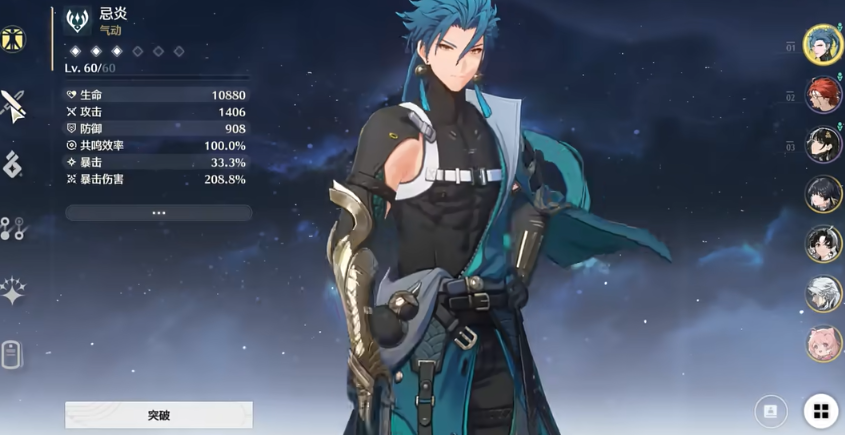Select the blue-haired Jiyan portrait in slot 01

pyautogui.click(x=823, y=45)
